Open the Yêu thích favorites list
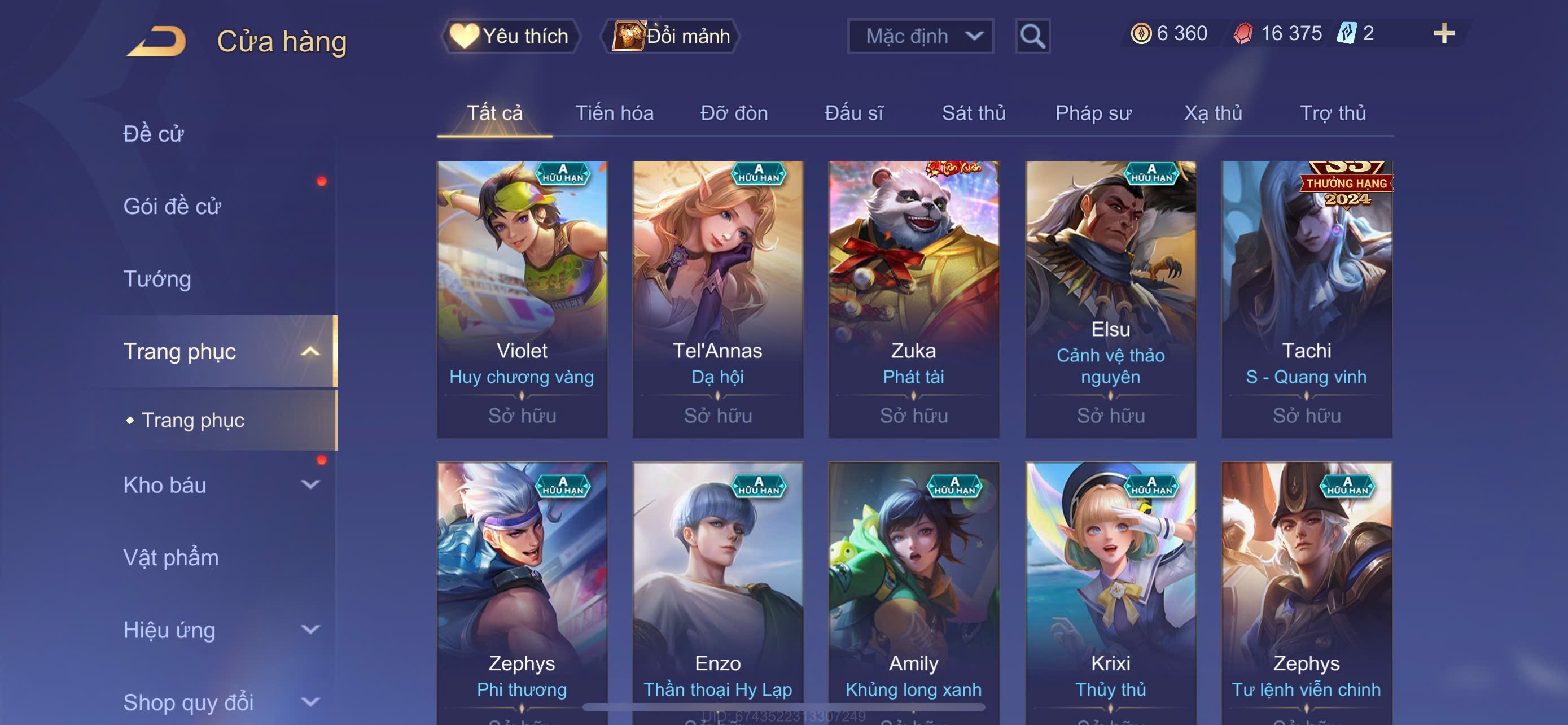This screenshot has height=725, width=1568. point(510,37)
